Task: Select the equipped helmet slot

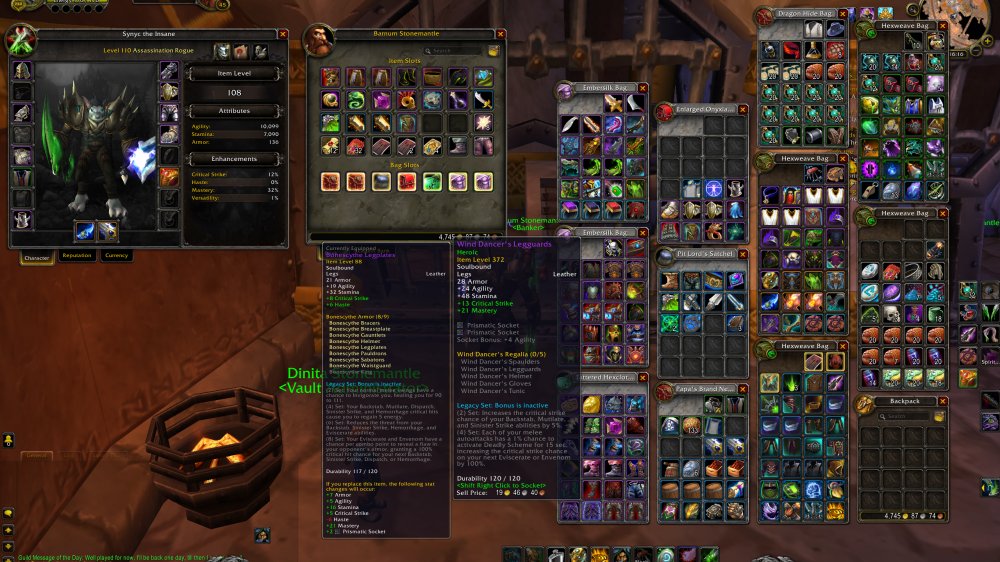Action: [x=22, y=71]
